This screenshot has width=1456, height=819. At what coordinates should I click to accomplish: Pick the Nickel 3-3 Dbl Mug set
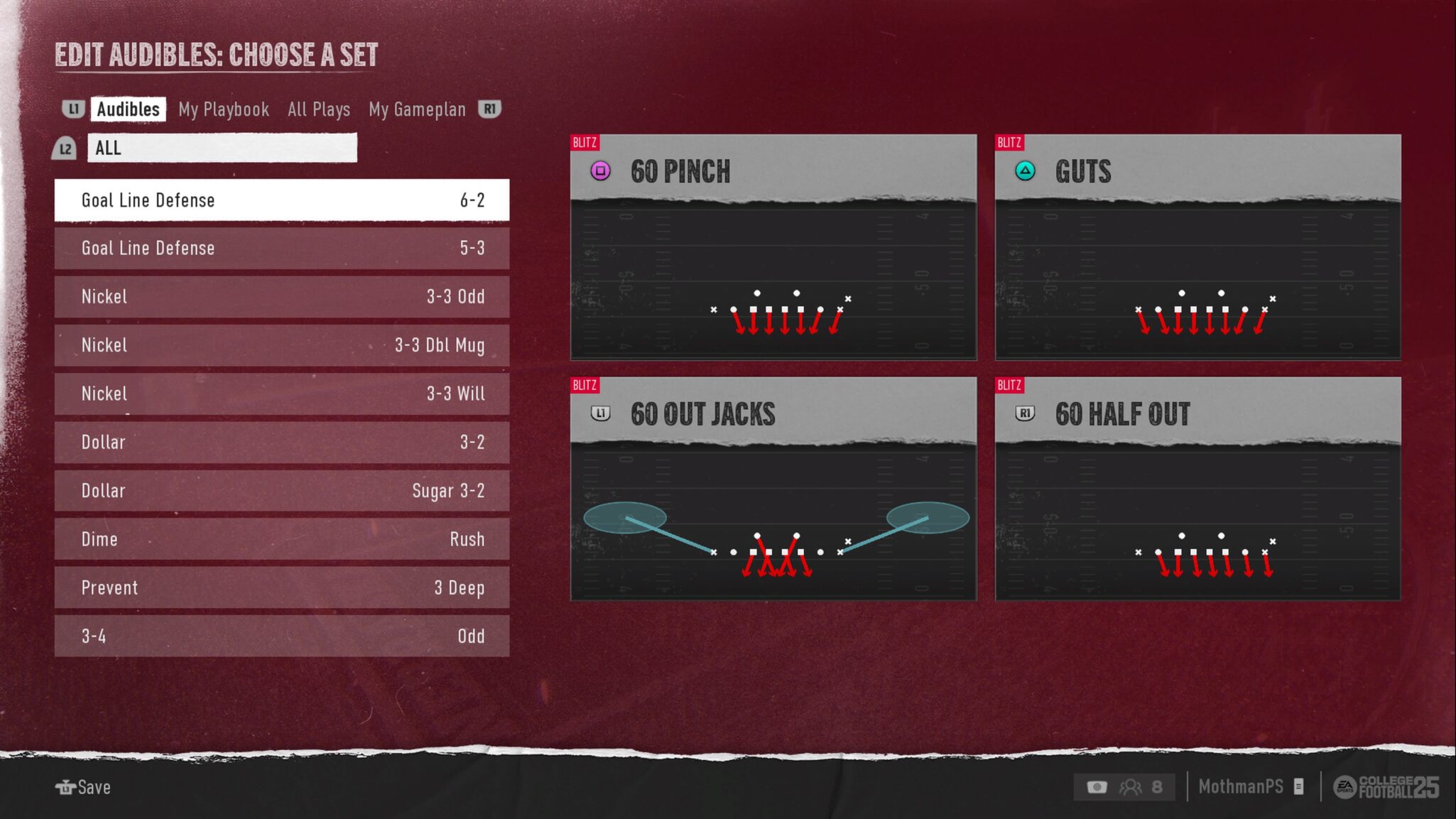(x=282, y=345)
